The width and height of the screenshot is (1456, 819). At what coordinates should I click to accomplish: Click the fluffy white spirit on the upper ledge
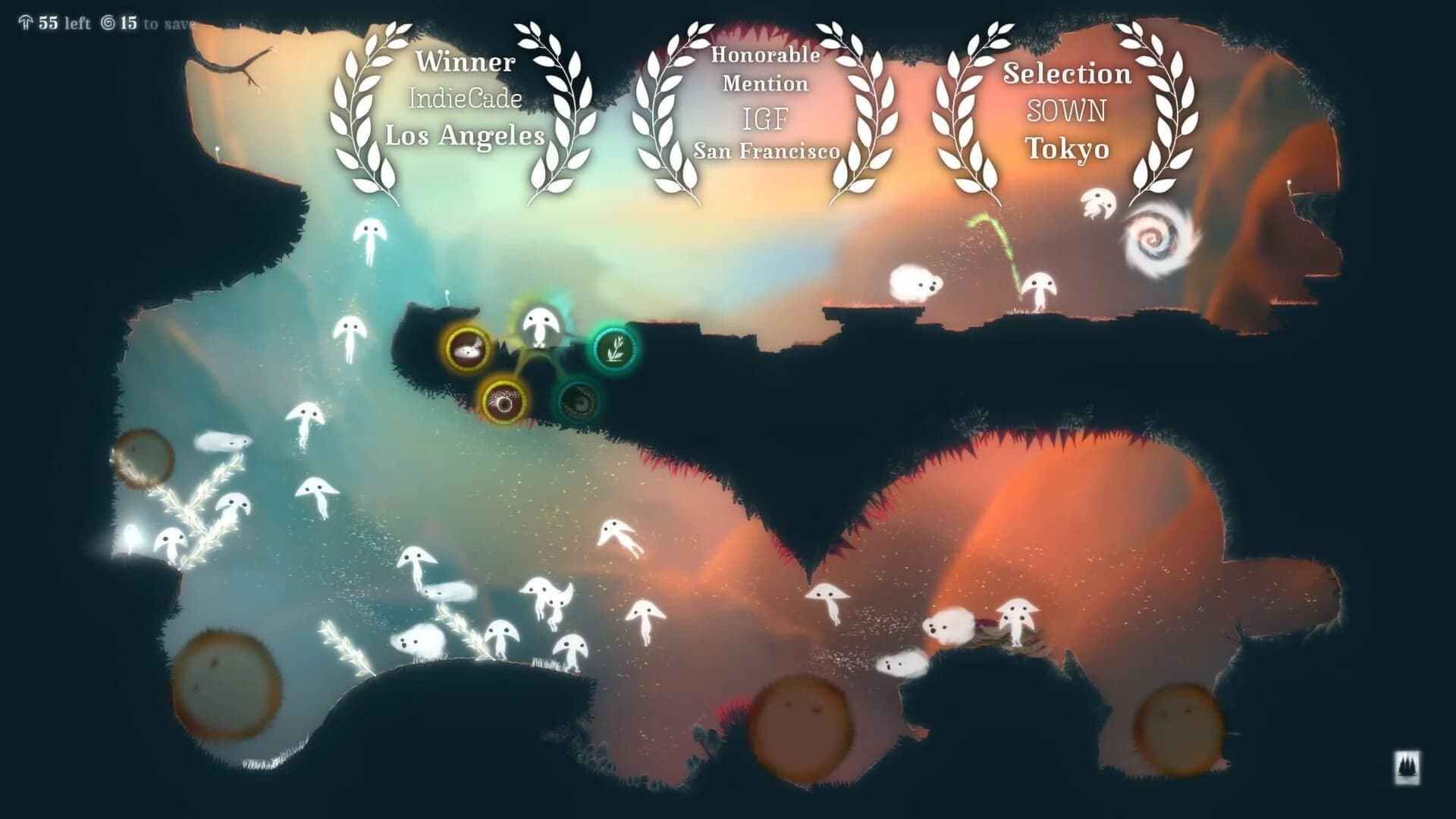coord(914,281)
